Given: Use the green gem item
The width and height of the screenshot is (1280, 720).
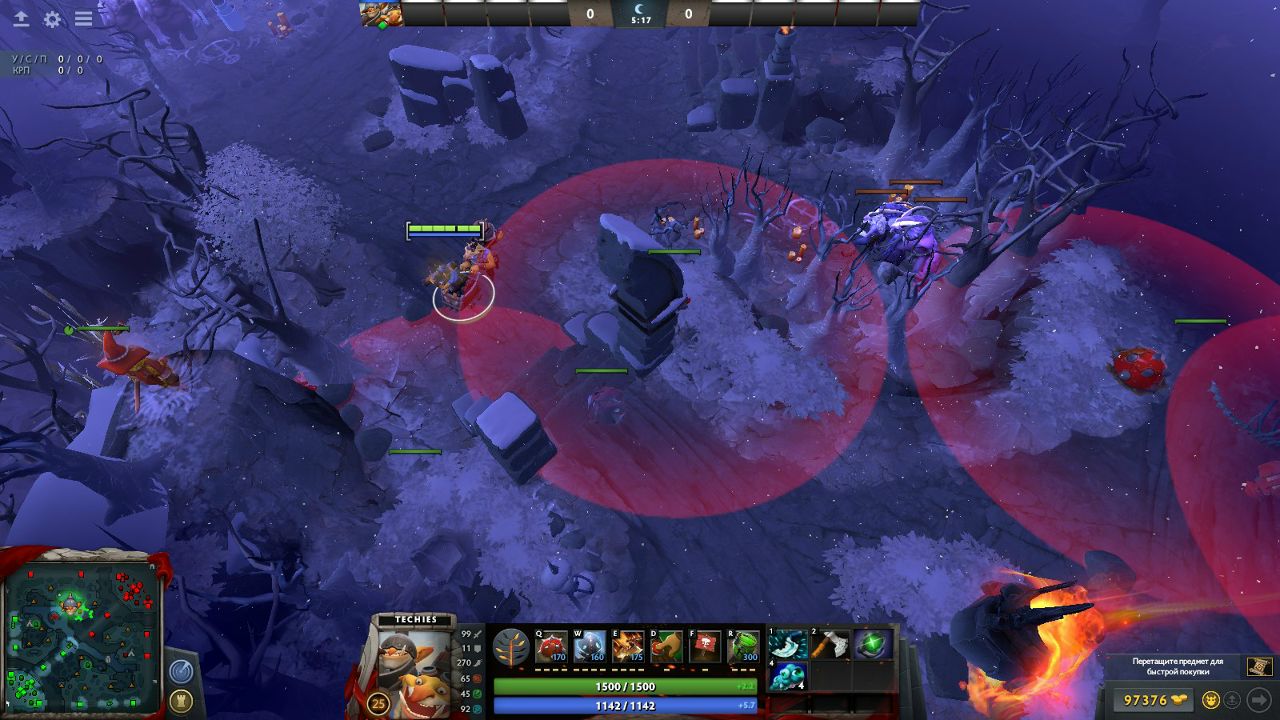Looking at the screenshot, I should click(873, 645).
